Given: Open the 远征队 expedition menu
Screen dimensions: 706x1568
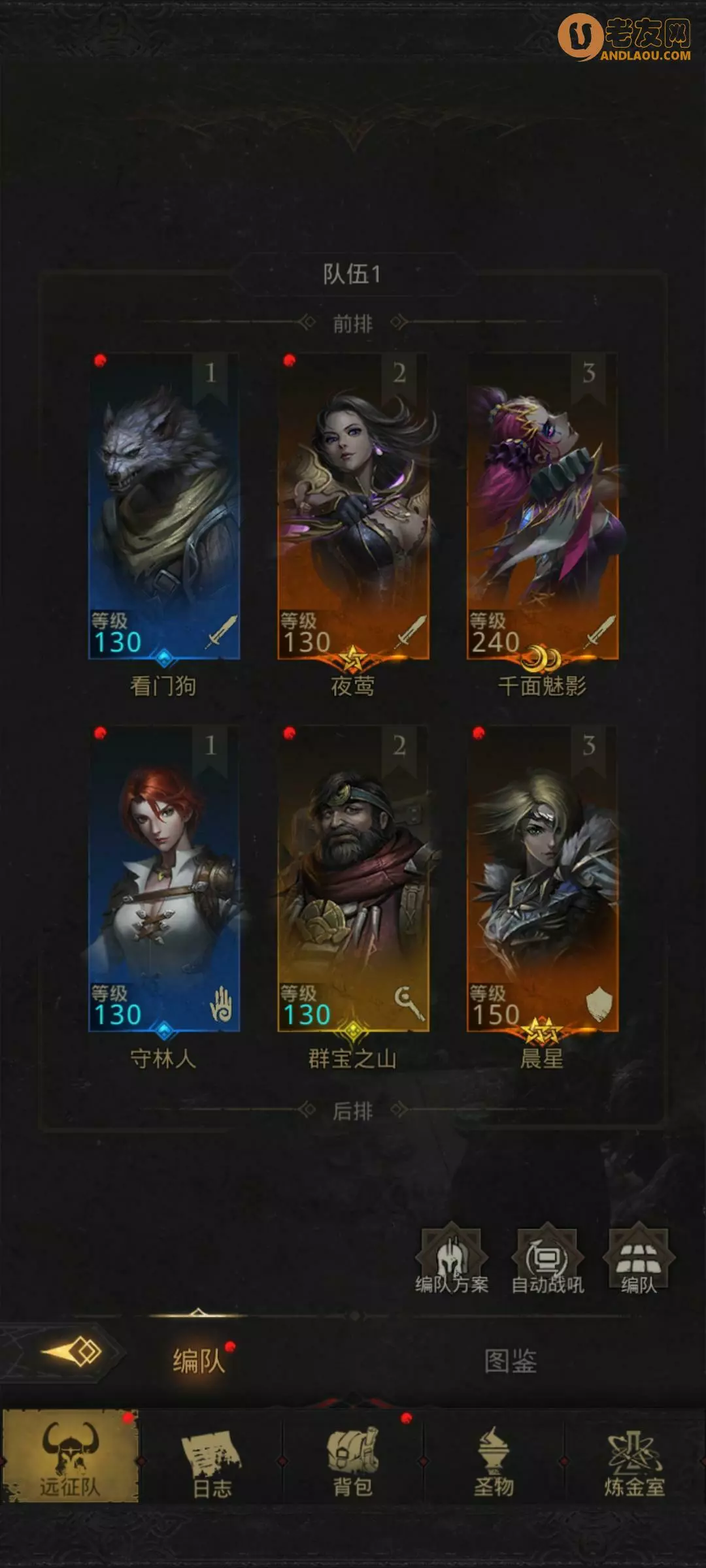Looking at the screenshot, I should [71, 1456].
